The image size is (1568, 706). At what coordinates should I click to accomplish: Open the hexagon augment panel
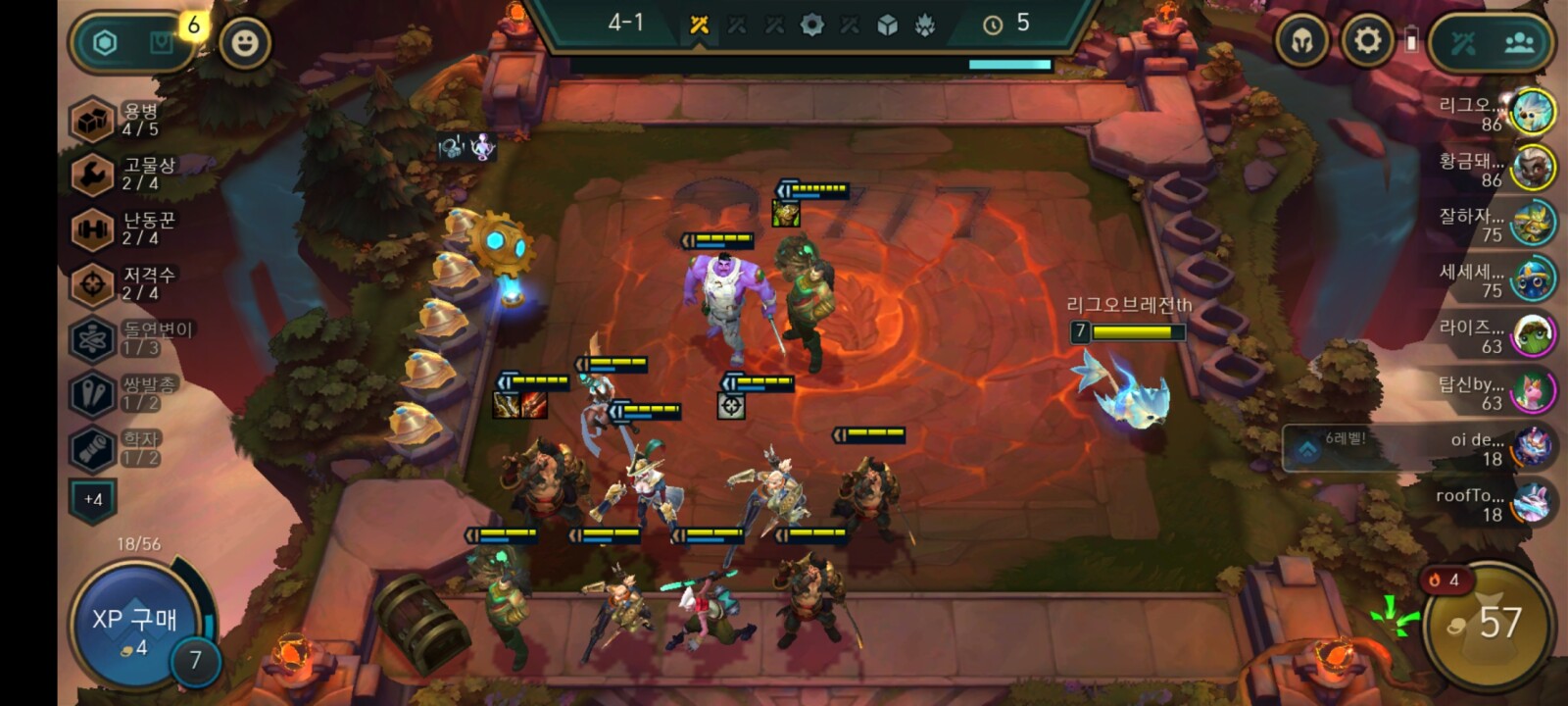click(x=106, y=42)
